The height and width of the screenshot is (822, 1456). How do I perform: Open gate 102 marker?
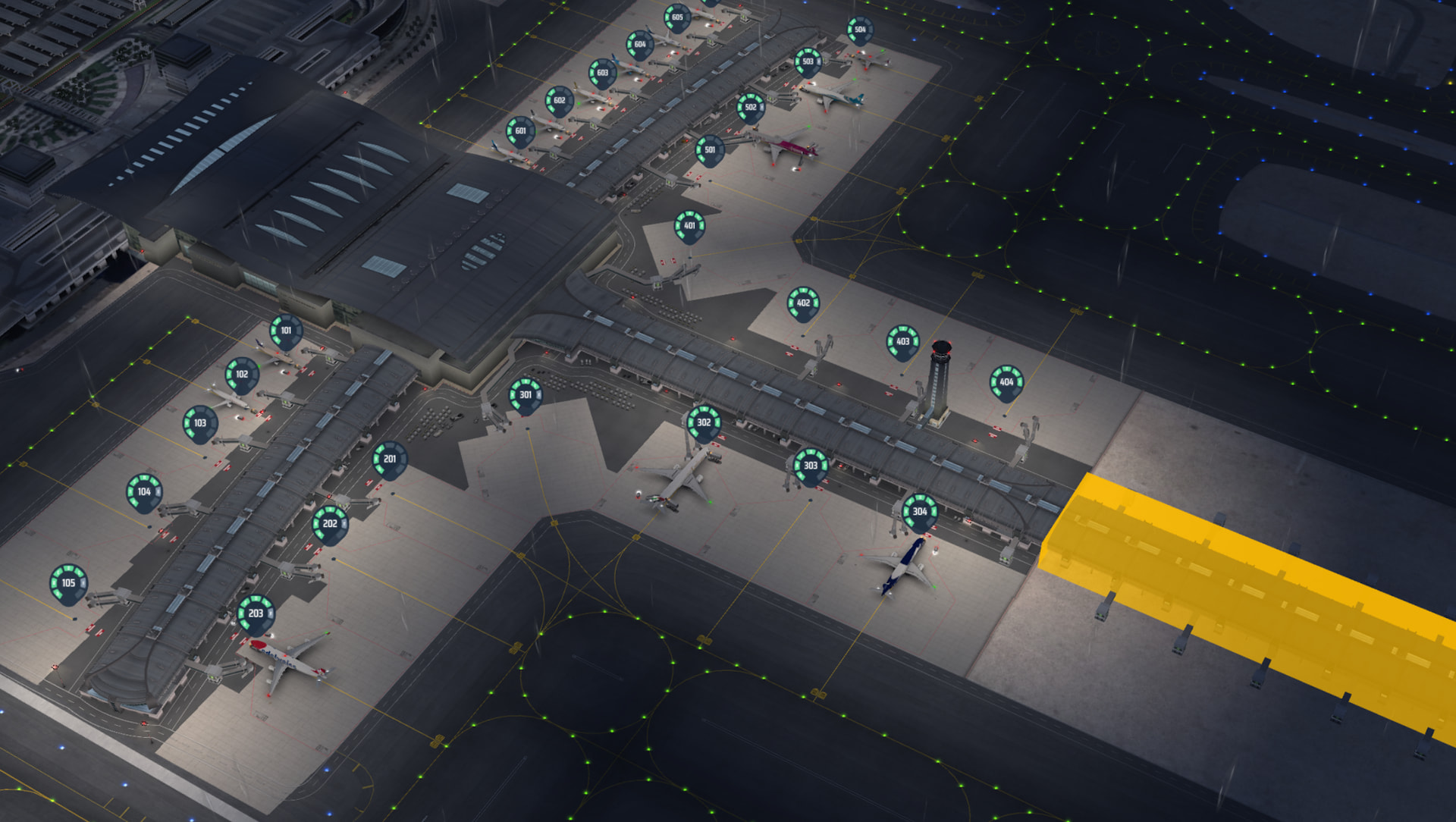(242, 374)
